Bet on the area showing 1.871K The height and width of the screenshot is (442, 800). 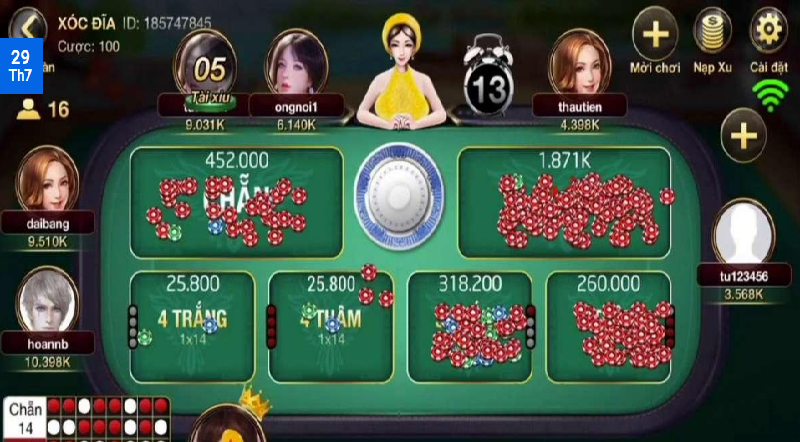563,200
